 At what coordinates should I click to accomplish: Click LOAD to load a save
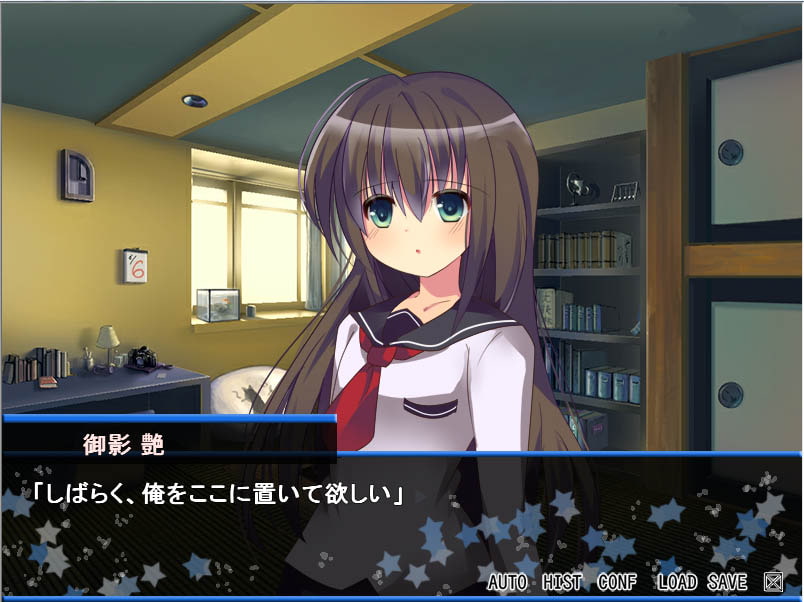click(677, 581)
